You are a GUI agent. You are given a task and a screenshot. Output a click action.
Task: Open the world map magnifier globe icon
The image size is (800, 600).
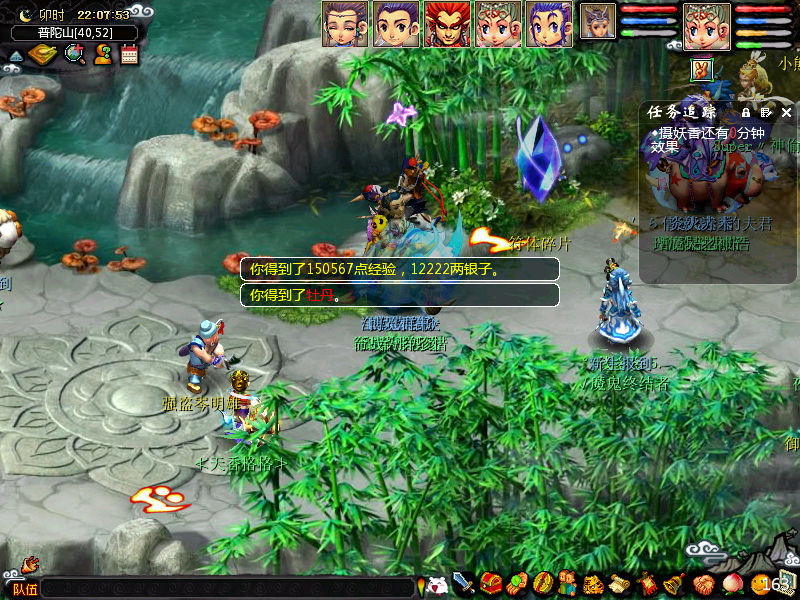(74, 54)
